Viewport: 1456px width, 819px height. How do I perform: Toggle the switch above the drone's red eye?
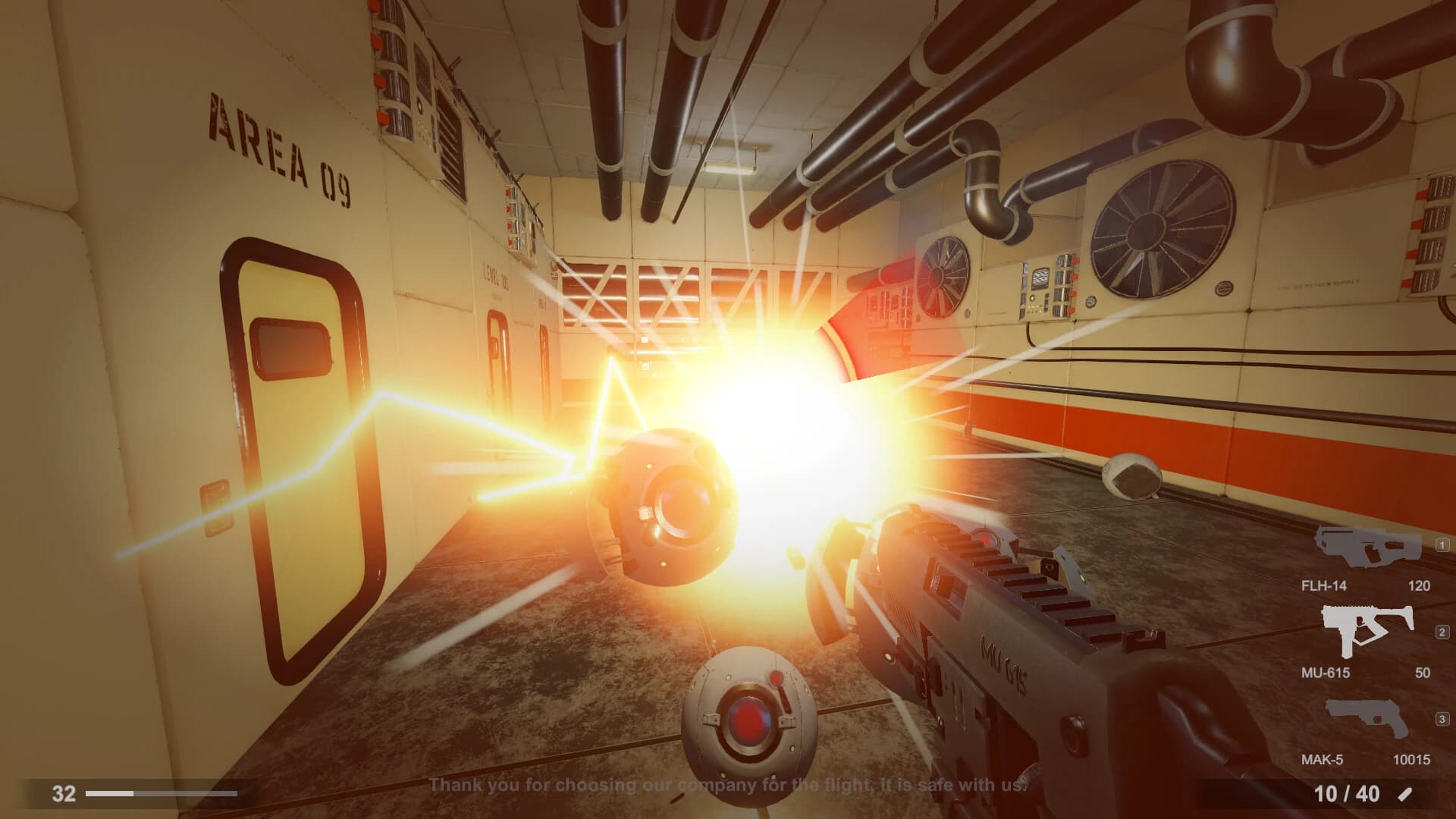pyautogui.click(x=777, y=679)
